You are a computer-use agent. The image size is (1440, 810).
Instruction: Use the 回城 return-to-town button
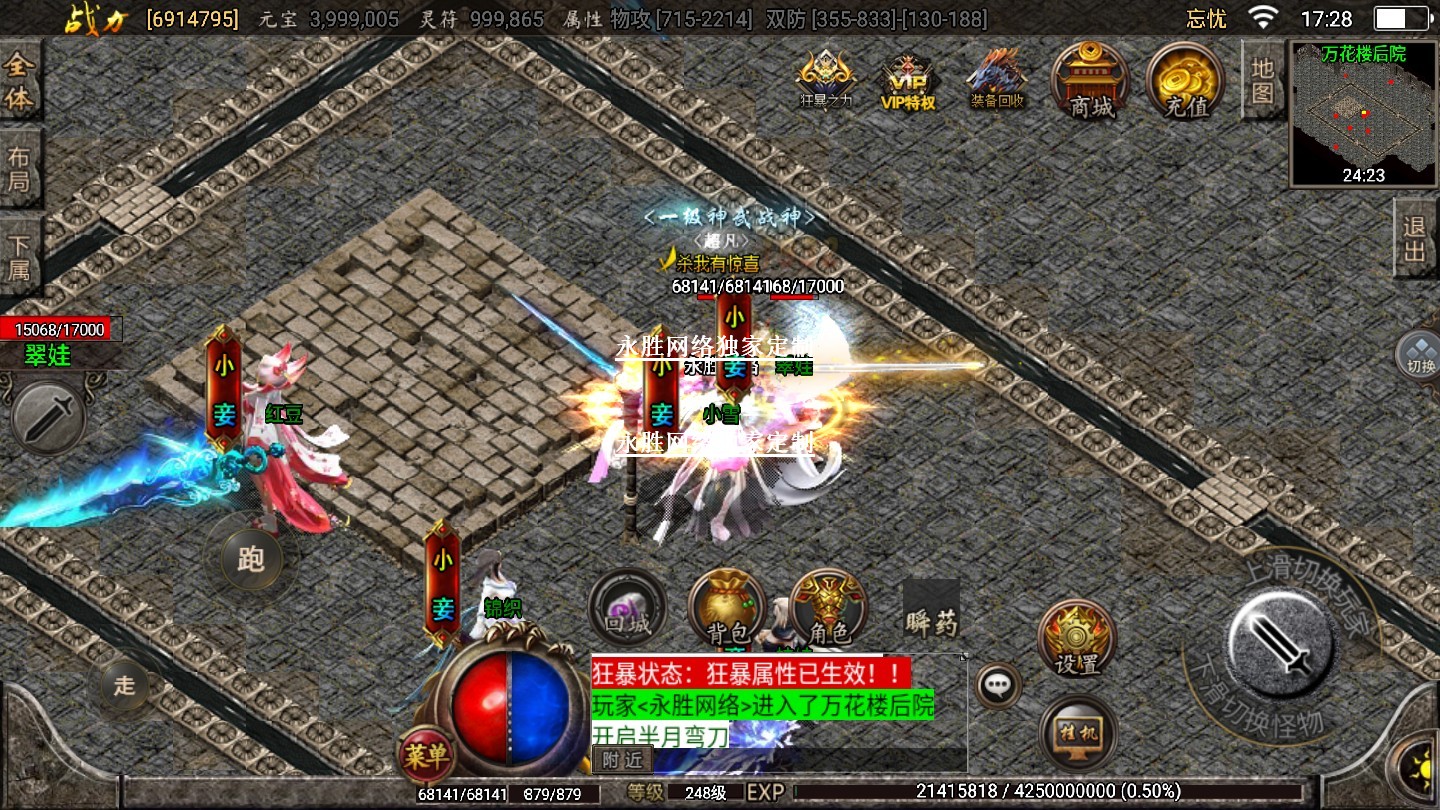pyautogui.click(x=627, y=608)
